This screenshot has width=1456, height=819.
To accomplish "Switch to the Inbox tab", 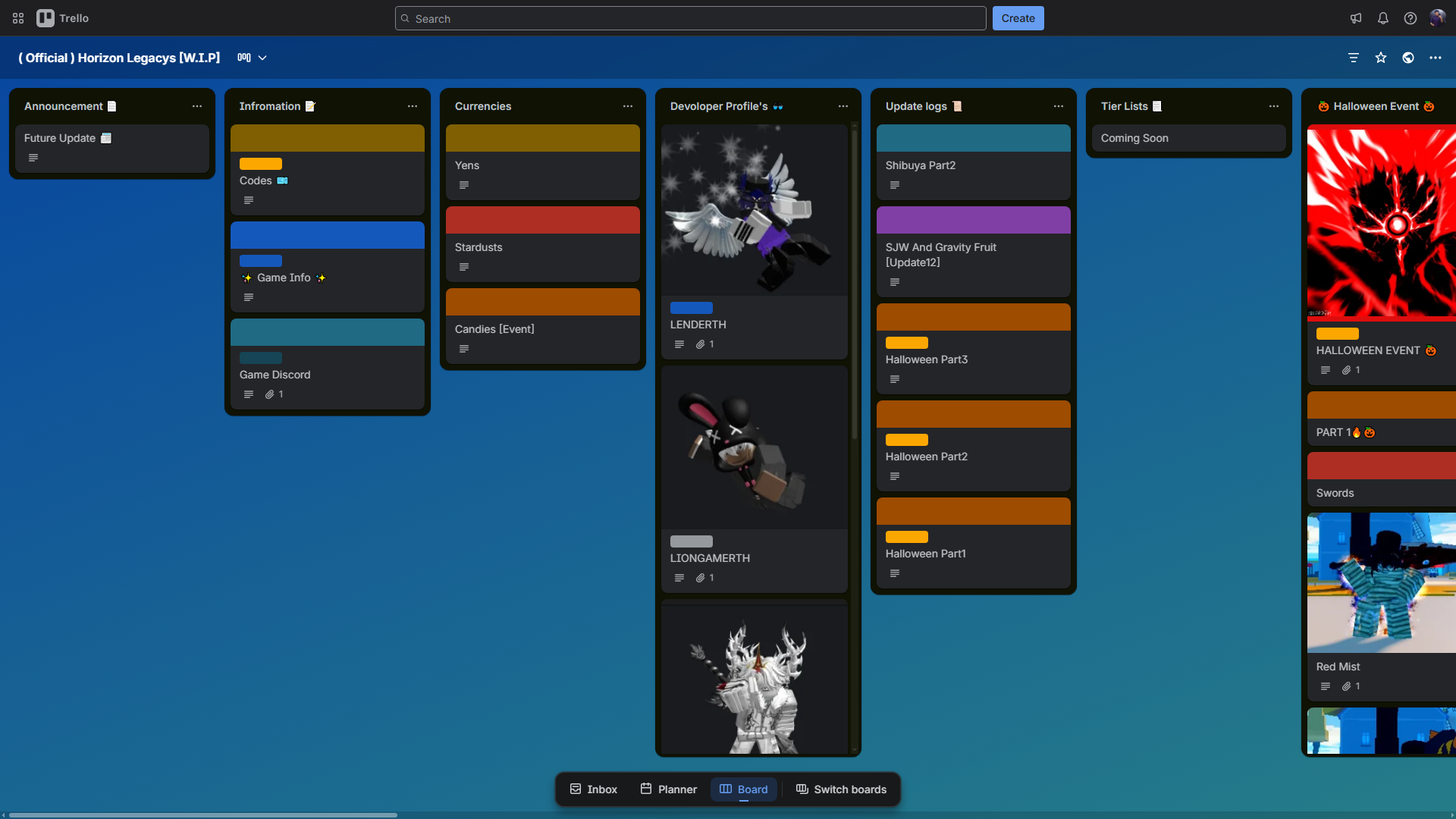I will click(593, 789).
